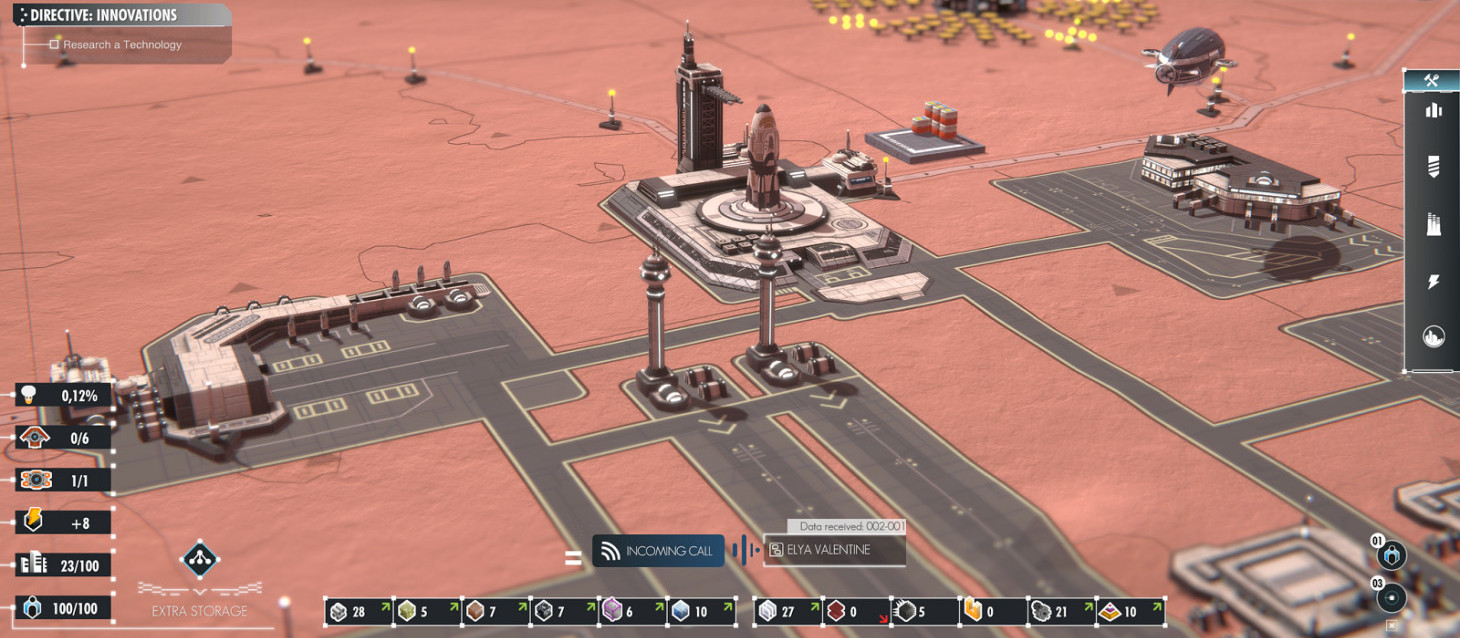This screenshot has height=638, width=1460.
Task: Click the energy +8 indicator
Action: [63, 522]
